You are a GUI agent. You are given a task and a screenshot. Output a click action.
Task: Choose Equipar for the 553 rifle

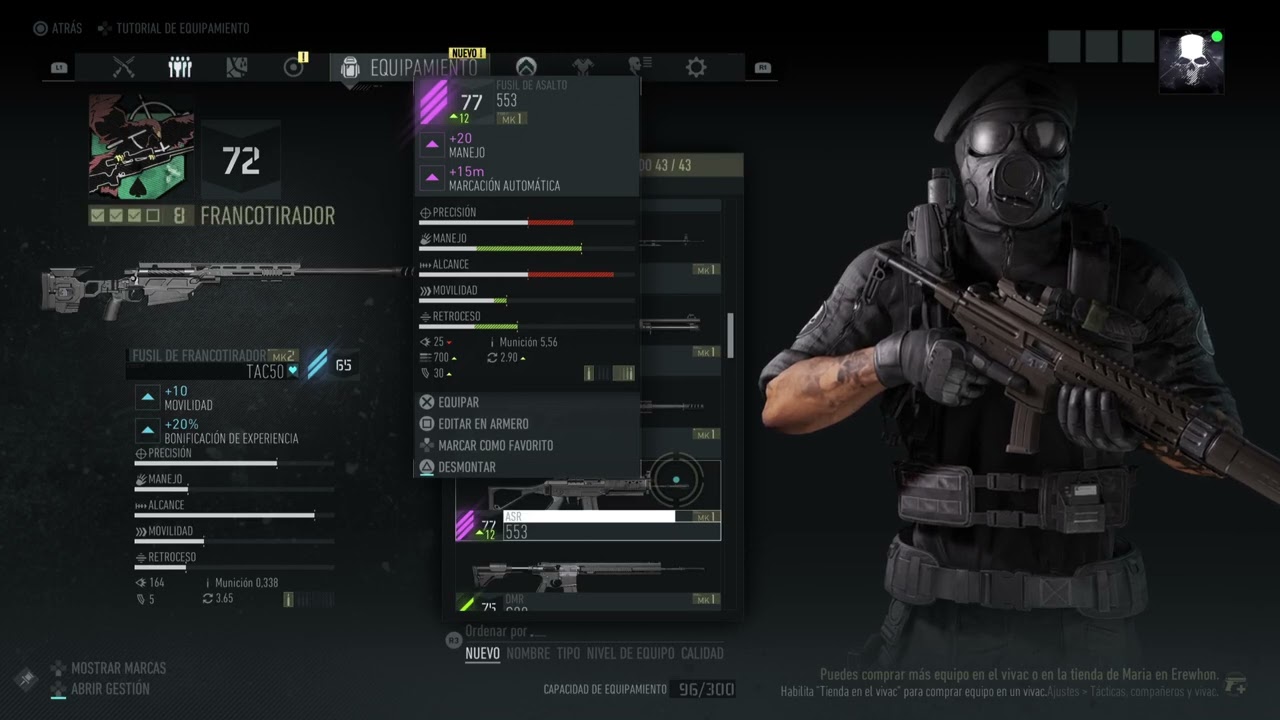(x=458, y=402)
